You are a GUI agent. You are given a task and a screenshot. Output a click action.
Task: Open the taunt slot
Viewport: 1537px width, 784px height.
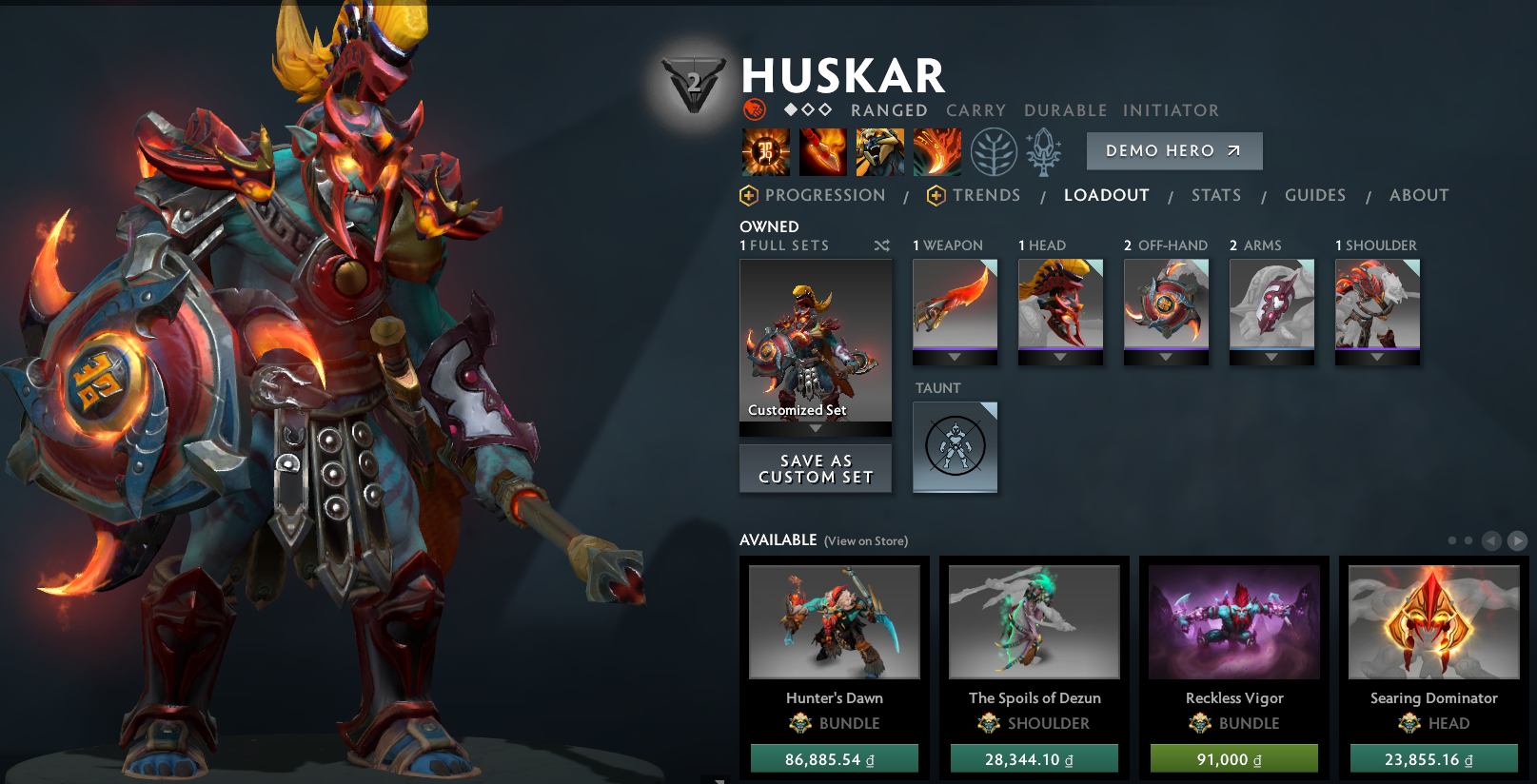point(955,446)
